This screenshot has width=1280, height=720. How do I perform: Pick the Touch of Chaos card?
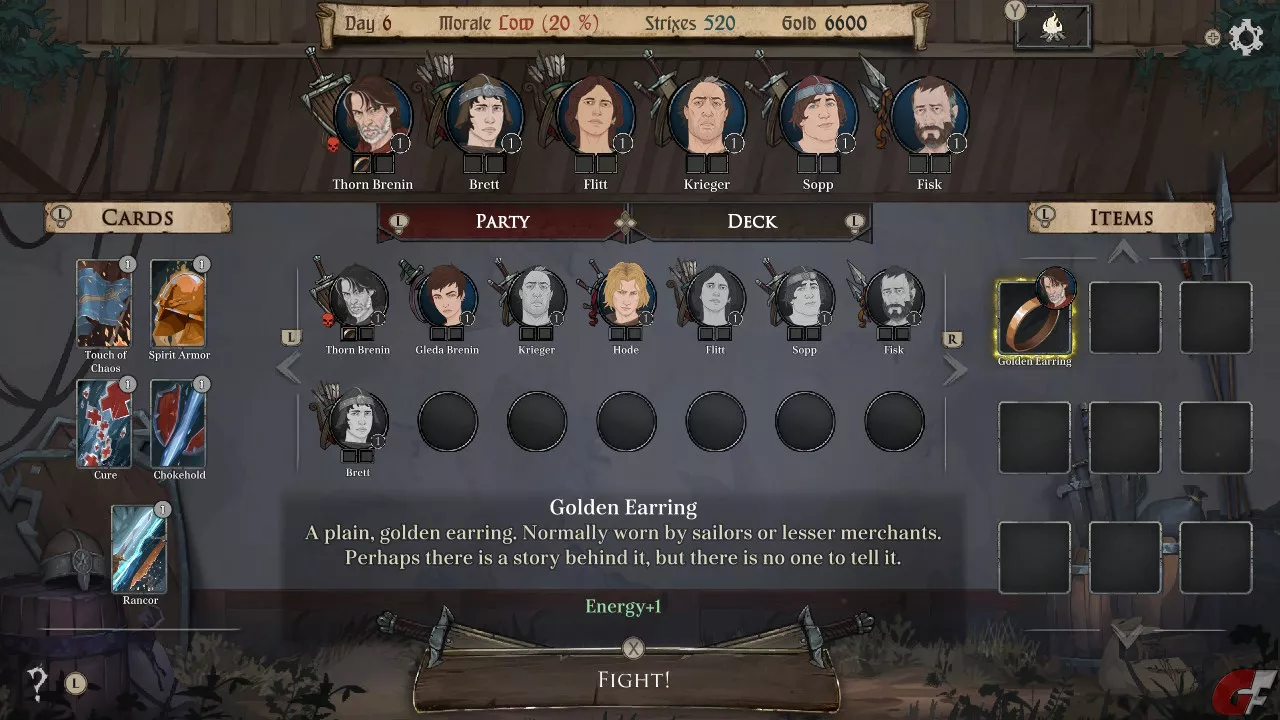tap(105, 303)
